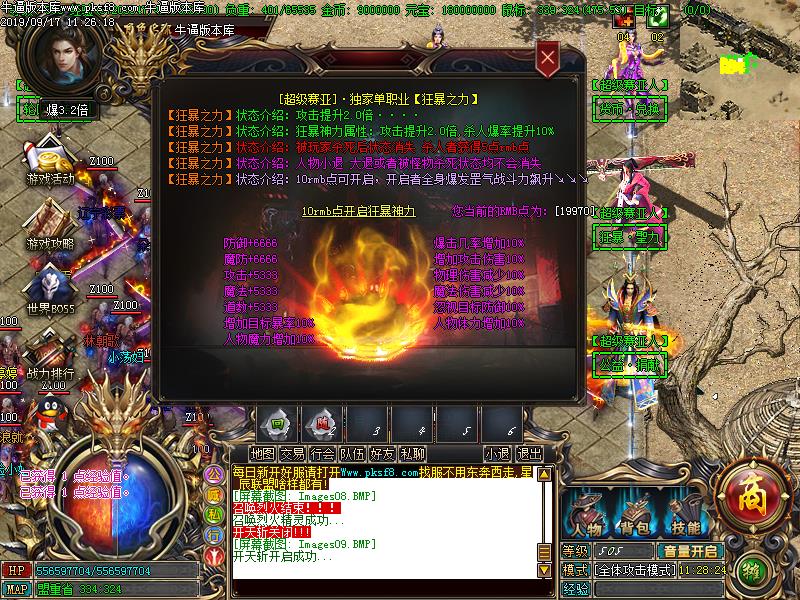
Task: Open the 背包 backpack inventory
Action: coord(635,515)
